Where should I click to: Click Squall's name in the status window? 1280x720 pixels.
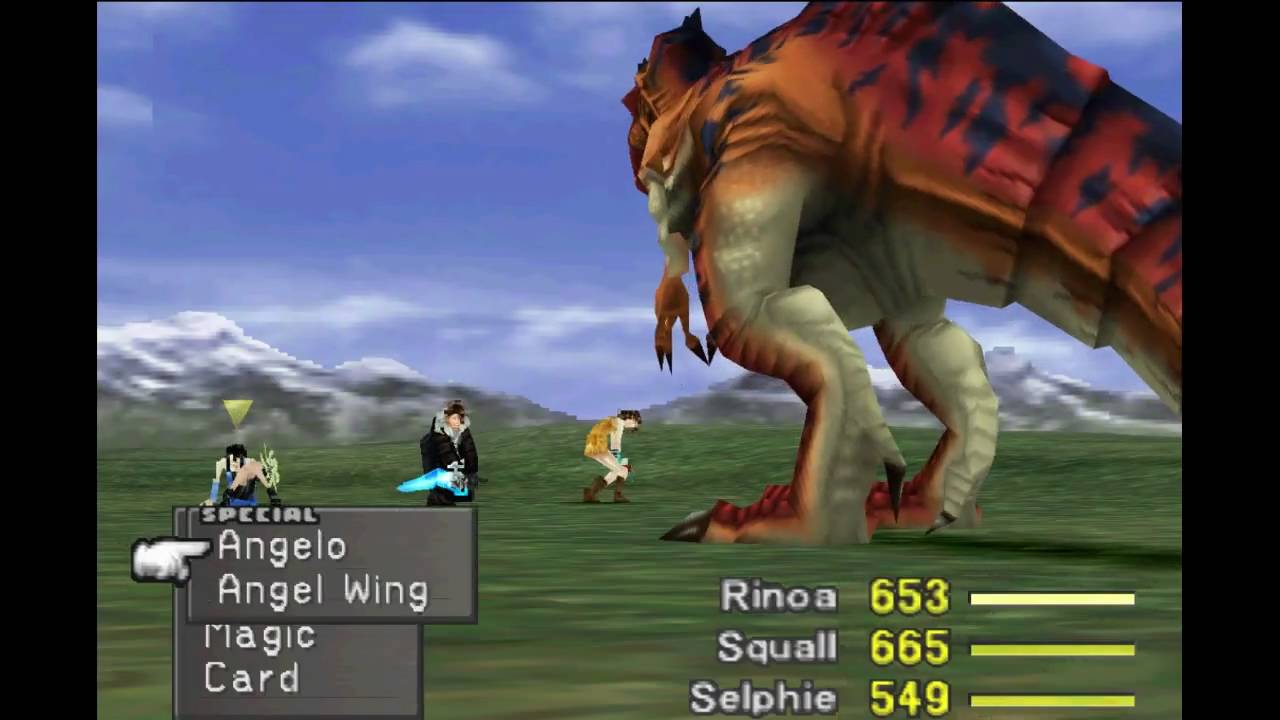(x=776, y=646)
